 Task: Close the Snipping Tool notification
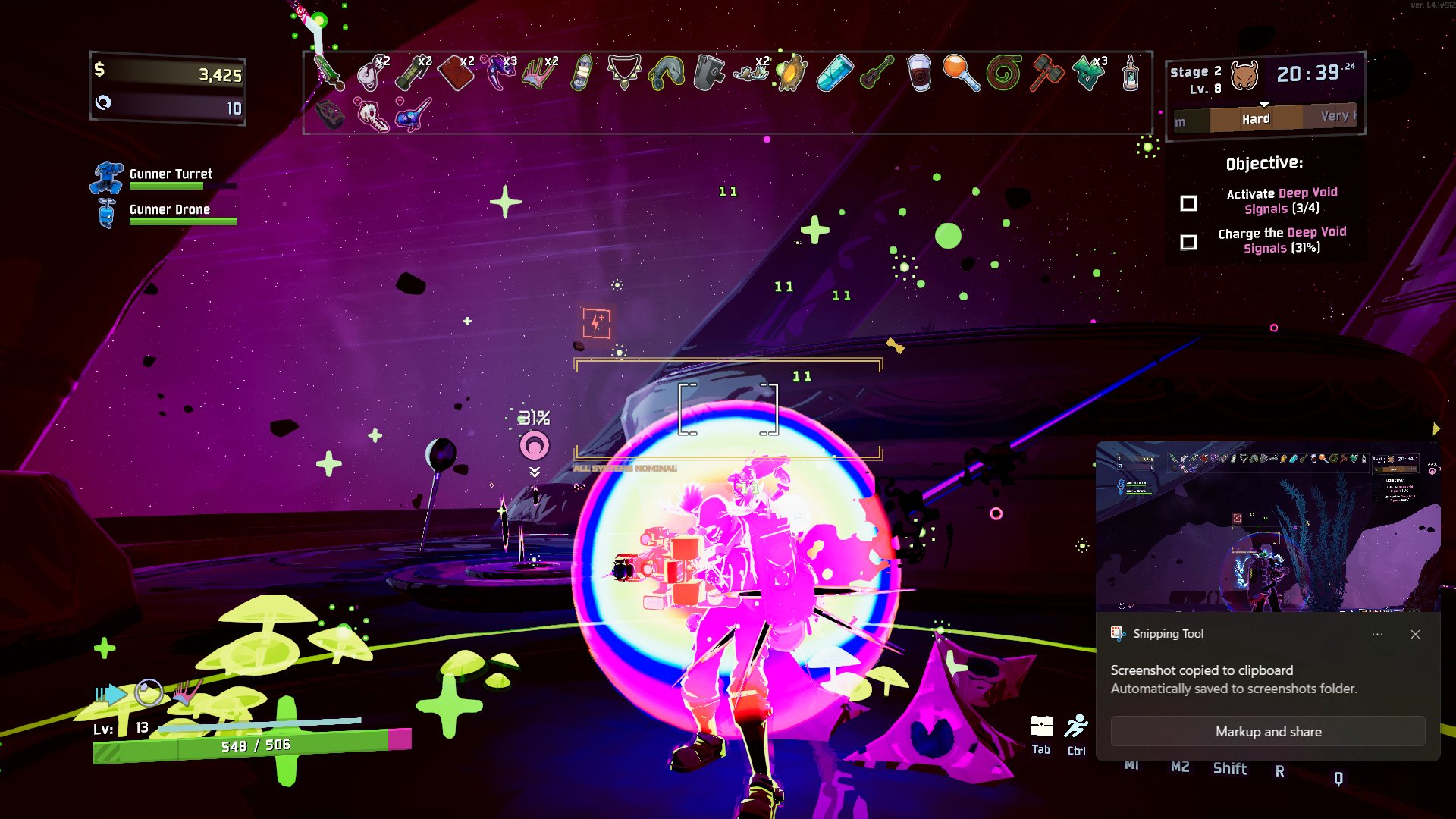tap(1415, 634)
